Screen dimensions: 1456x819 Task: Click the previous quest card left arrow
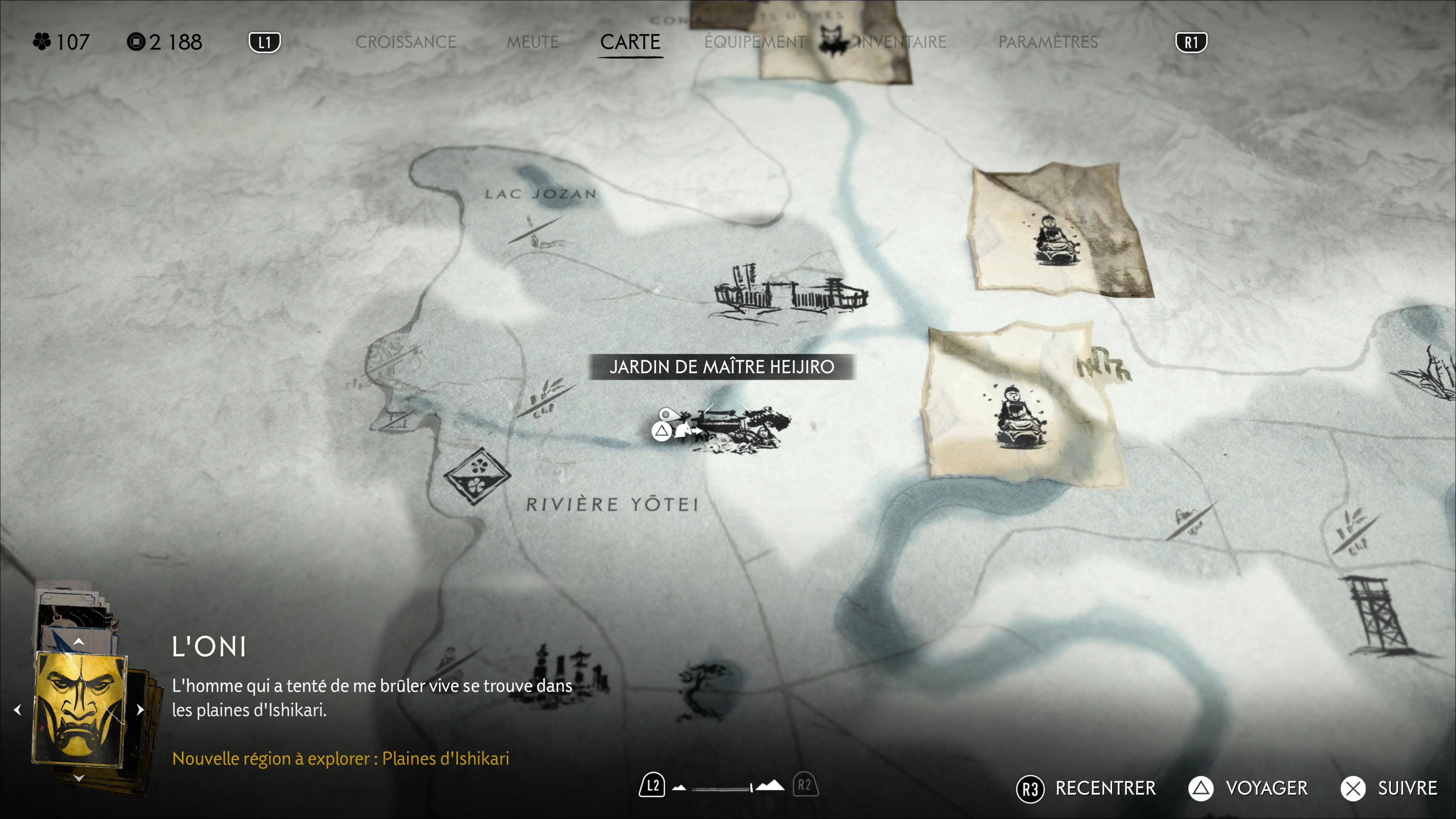click(x=17, y=709)
